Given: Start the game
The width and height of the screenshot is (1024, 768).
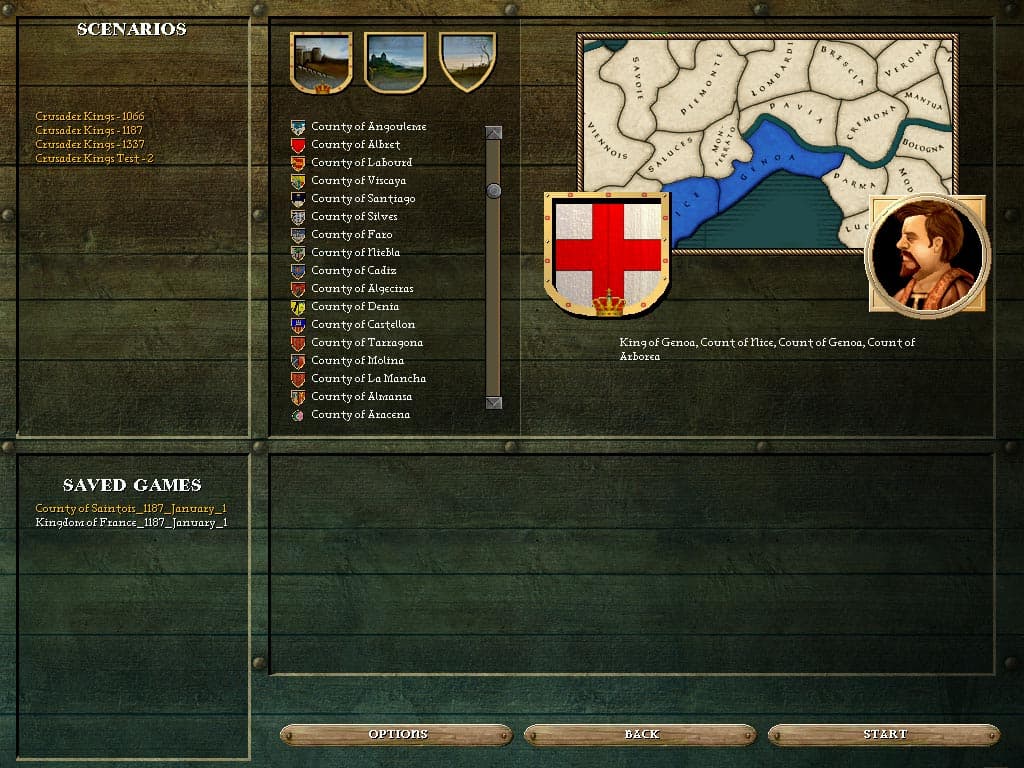Looking at the screenshot, I should (884, 734).
